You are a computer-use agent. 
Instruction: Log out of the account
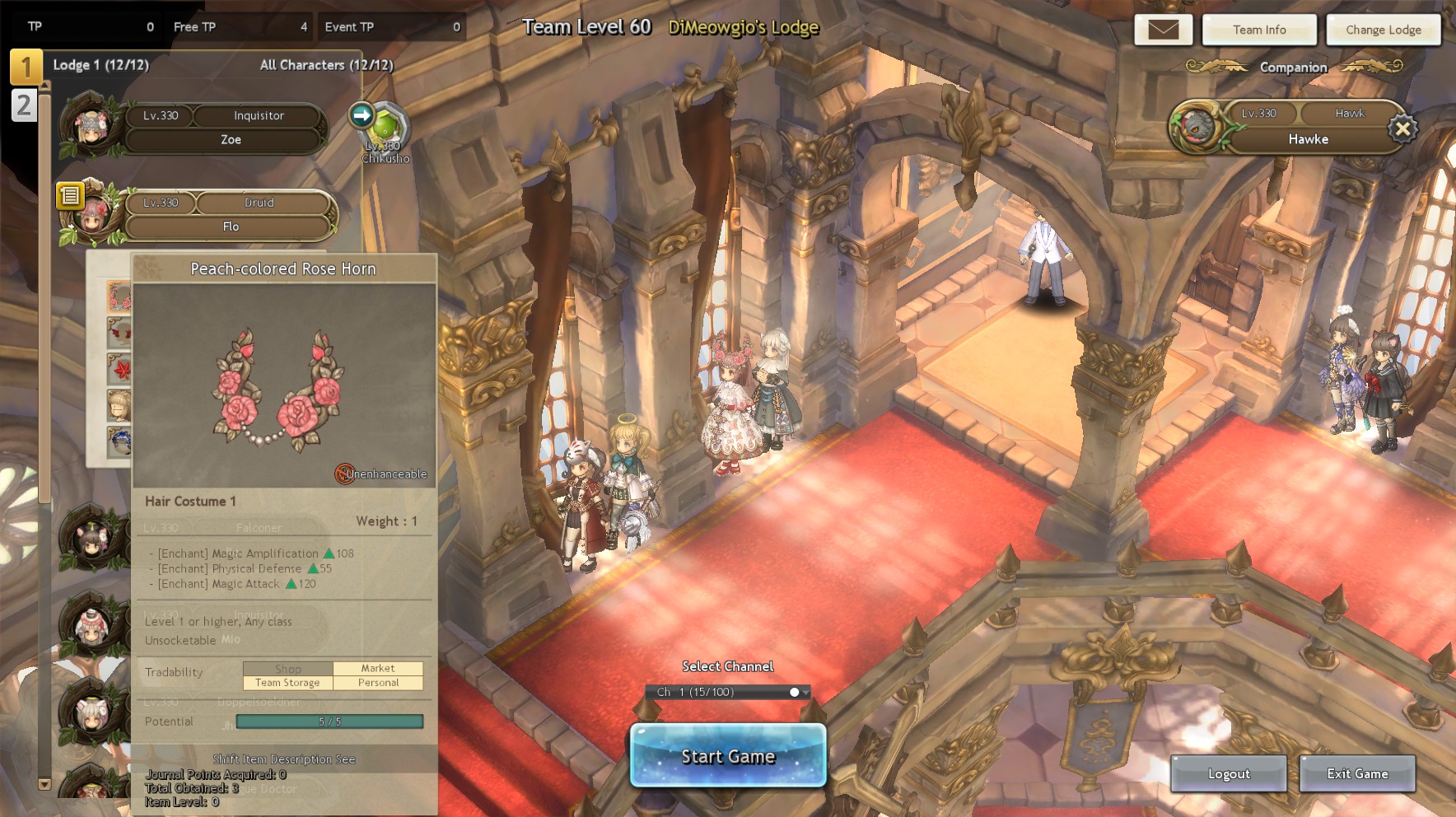(x=1229, y=773)
